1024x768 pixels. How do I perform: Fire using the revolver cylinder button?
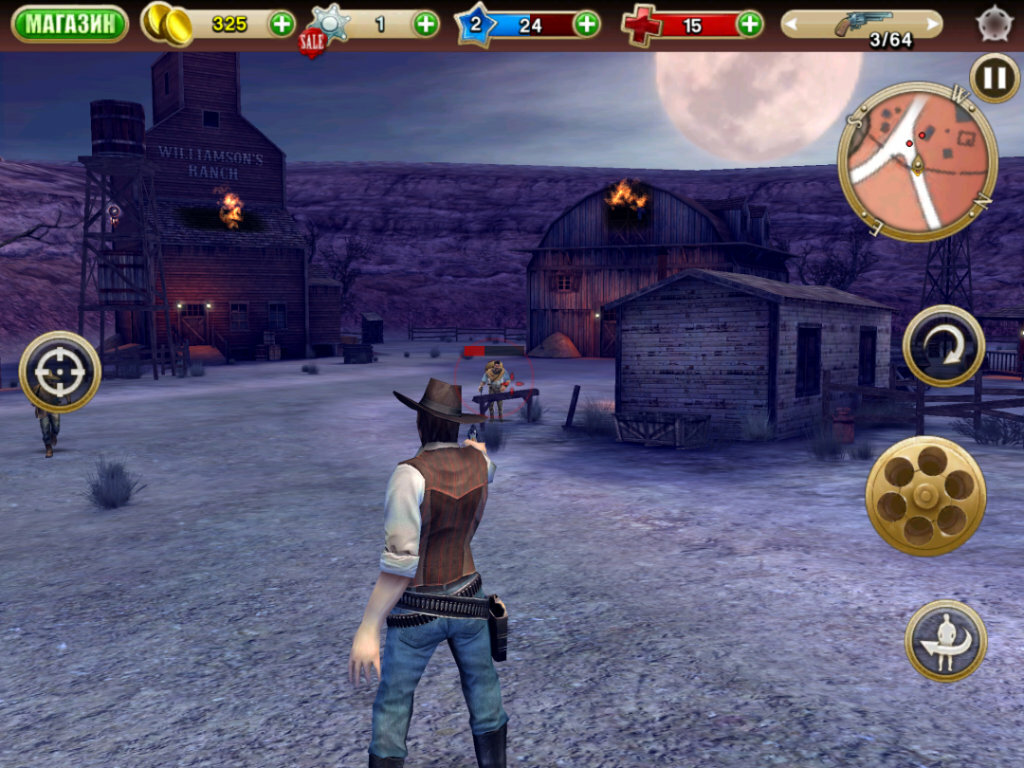(x=926, y=495)
